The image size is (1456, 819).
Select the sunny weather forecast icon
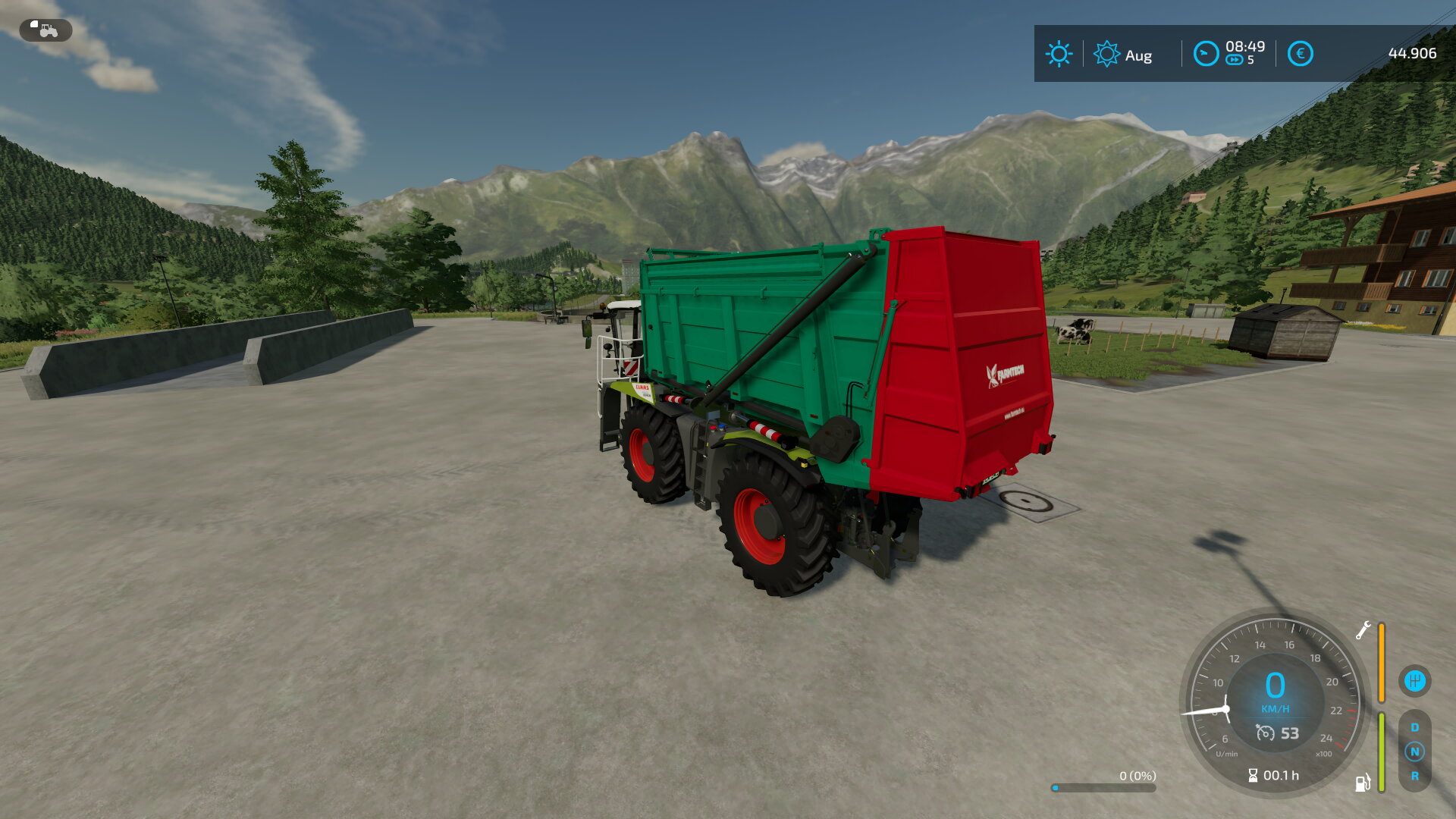point(1059,54)
